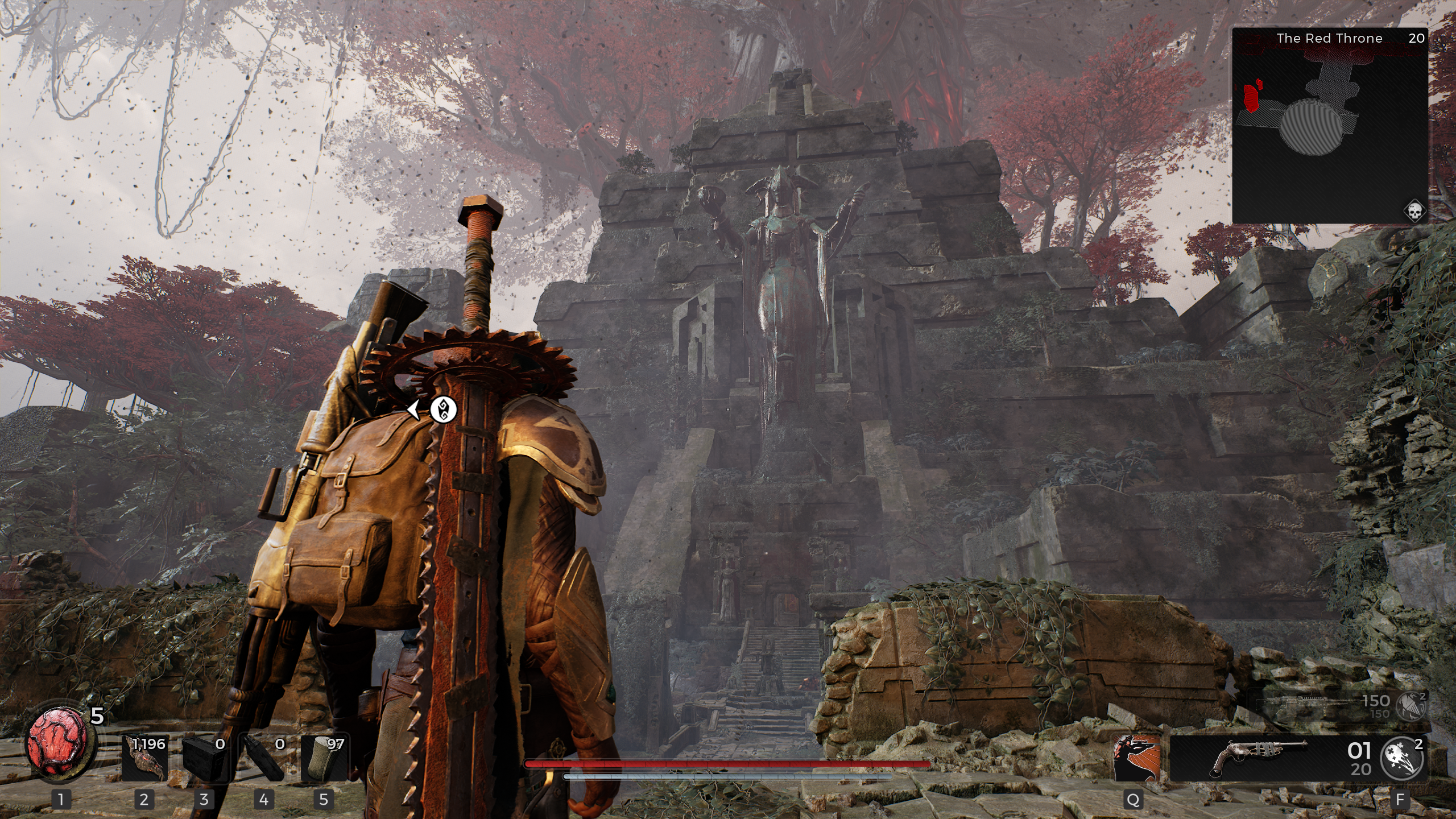Click the white objective waypoint marker

(443, 409)
